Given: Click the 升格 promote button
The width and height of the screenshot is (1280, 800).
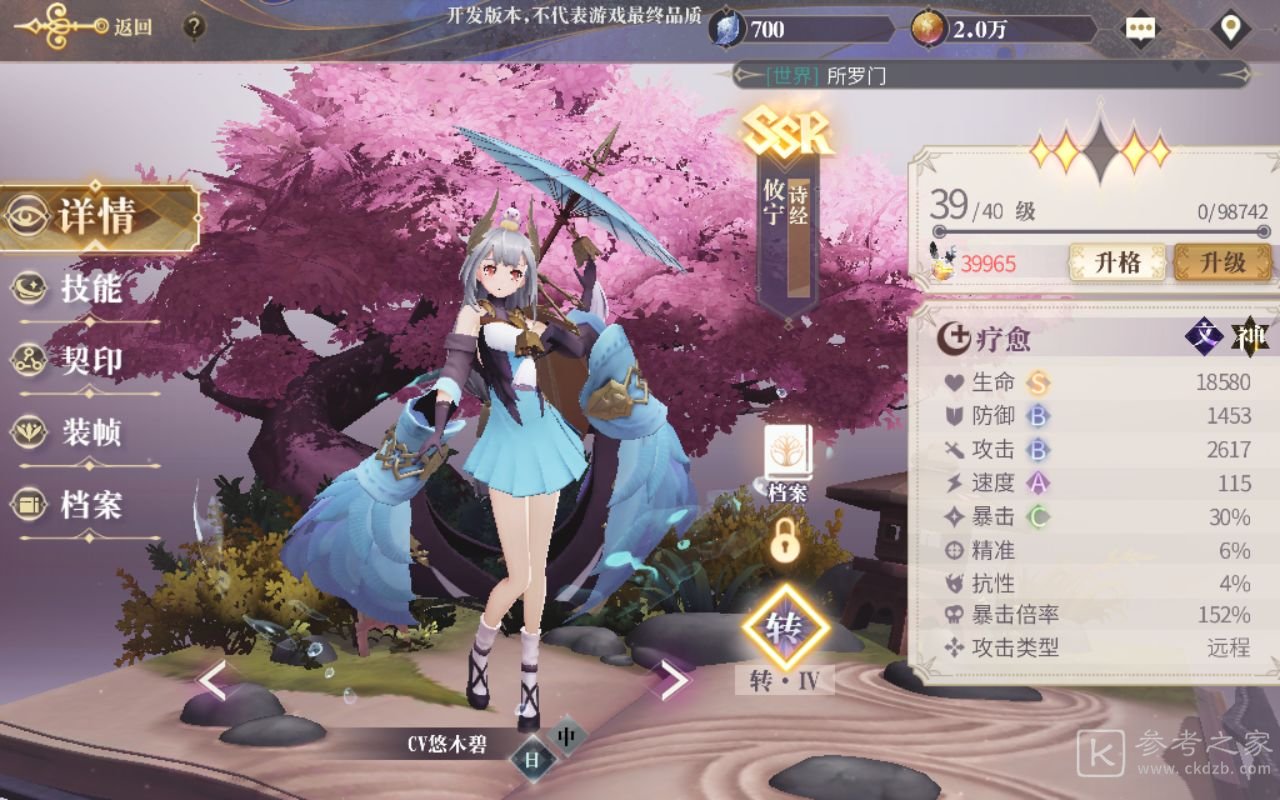Looking at the screenshot, I should point(1117,263).
